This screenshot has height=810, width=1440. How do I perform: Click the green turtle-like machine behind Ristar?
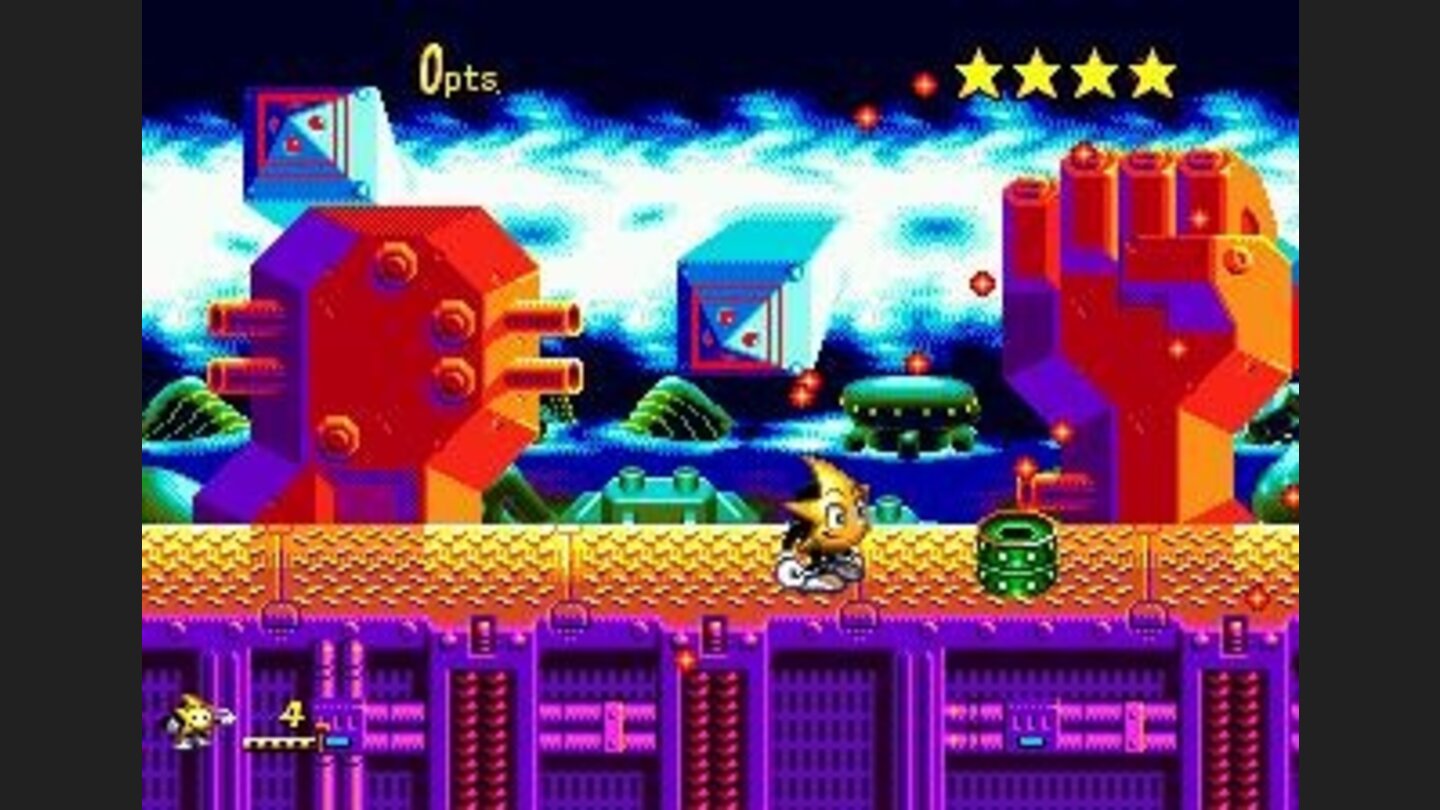660,495
